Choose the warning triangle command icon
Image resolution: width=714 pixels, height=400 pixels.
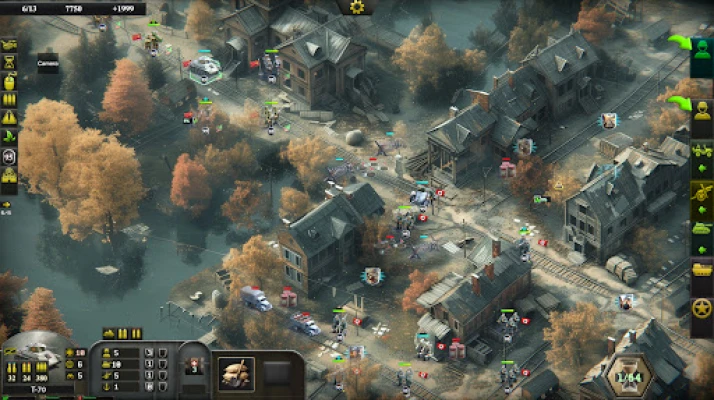pyautogui.click(x=10, y=118)
